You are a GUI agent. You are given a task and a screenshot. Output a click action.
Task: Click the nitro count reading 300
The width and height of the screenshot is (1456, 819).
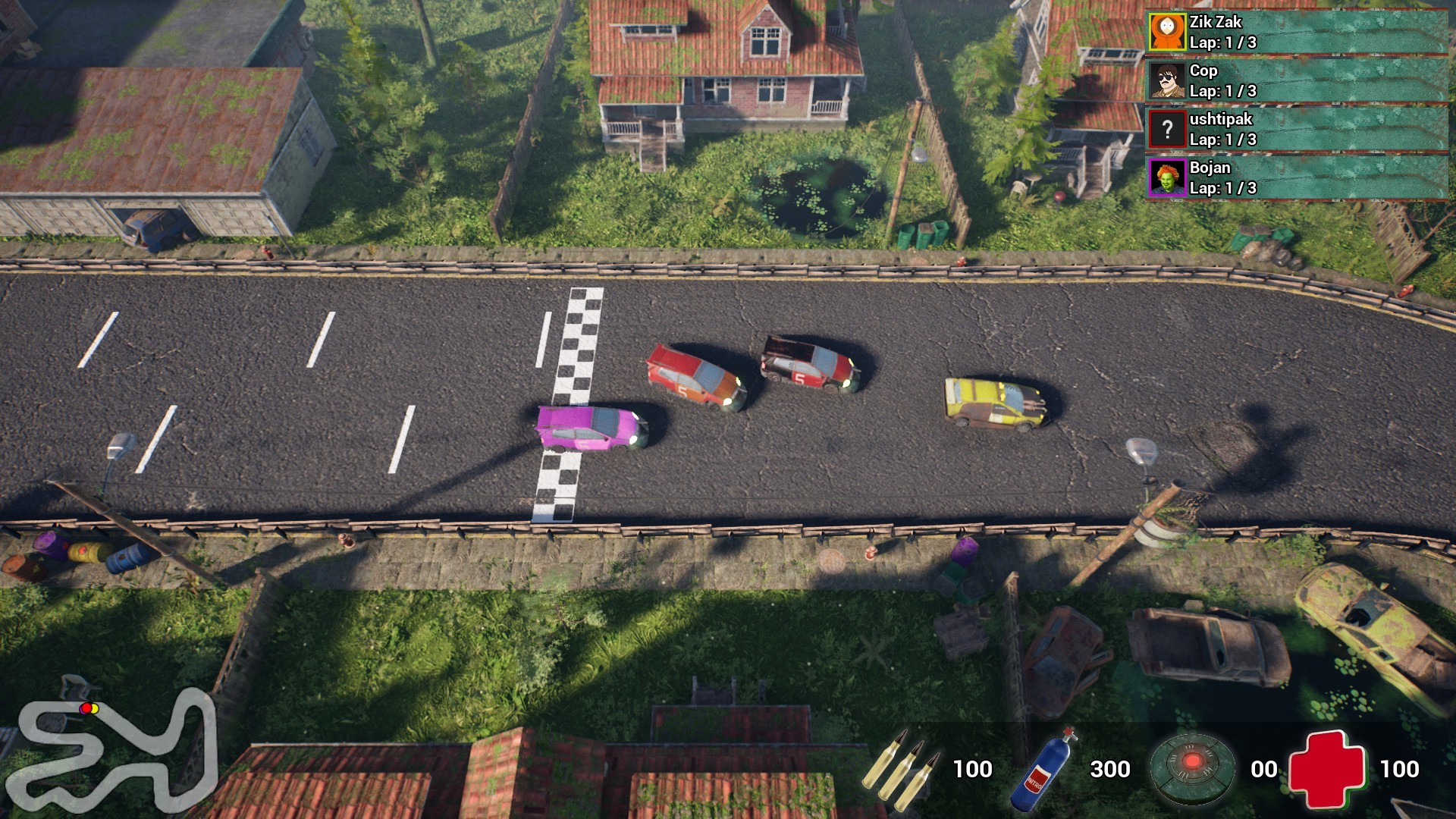coord(1109,769)
